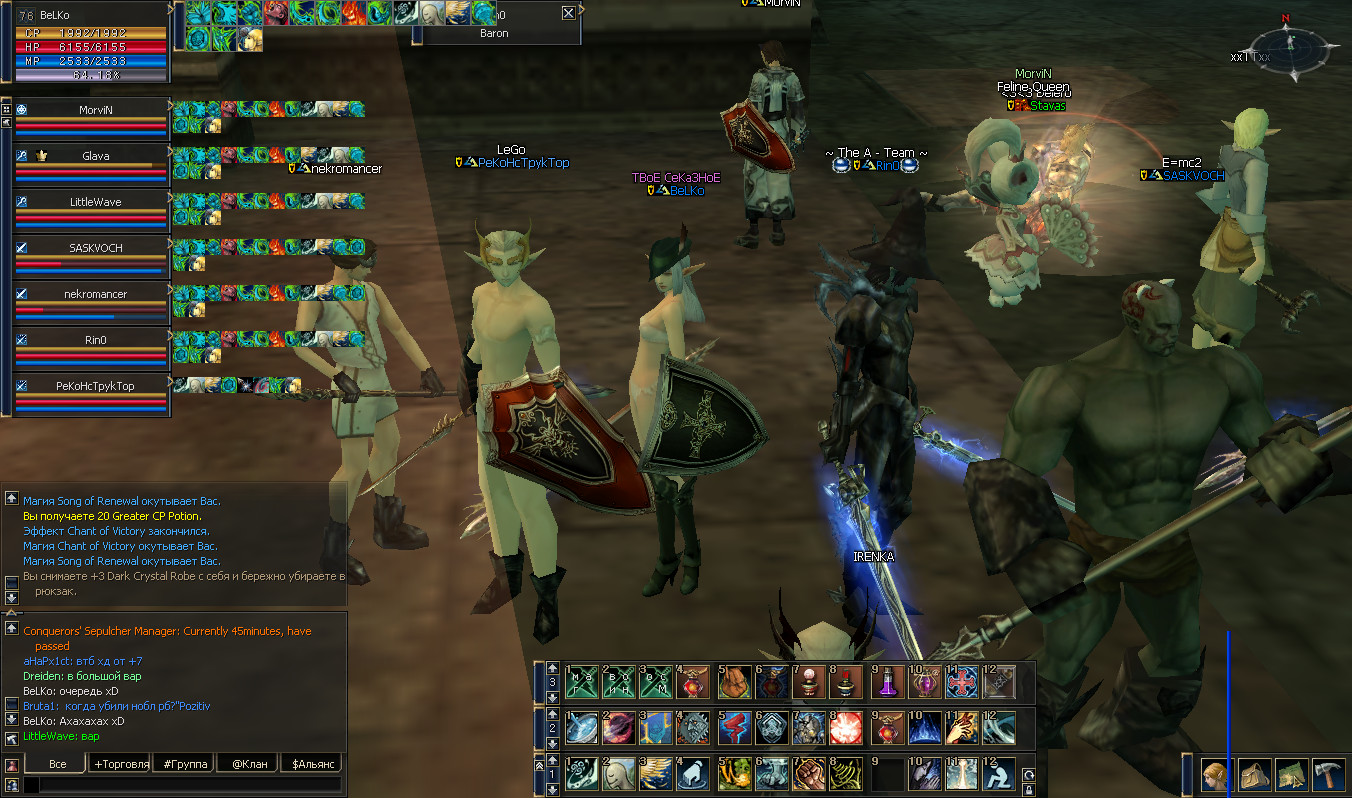Screen dimensions: 1352x798
Task: Open the #Группа chat tab
Action: pyautogui.click(x=185, y=764)
